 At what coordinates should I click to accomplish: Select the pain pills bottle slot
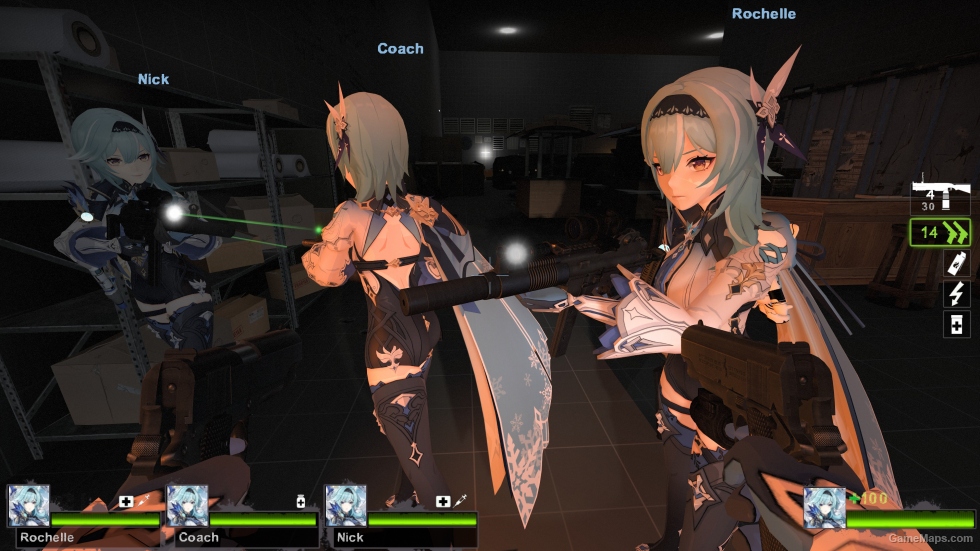[x=956, y=324]
